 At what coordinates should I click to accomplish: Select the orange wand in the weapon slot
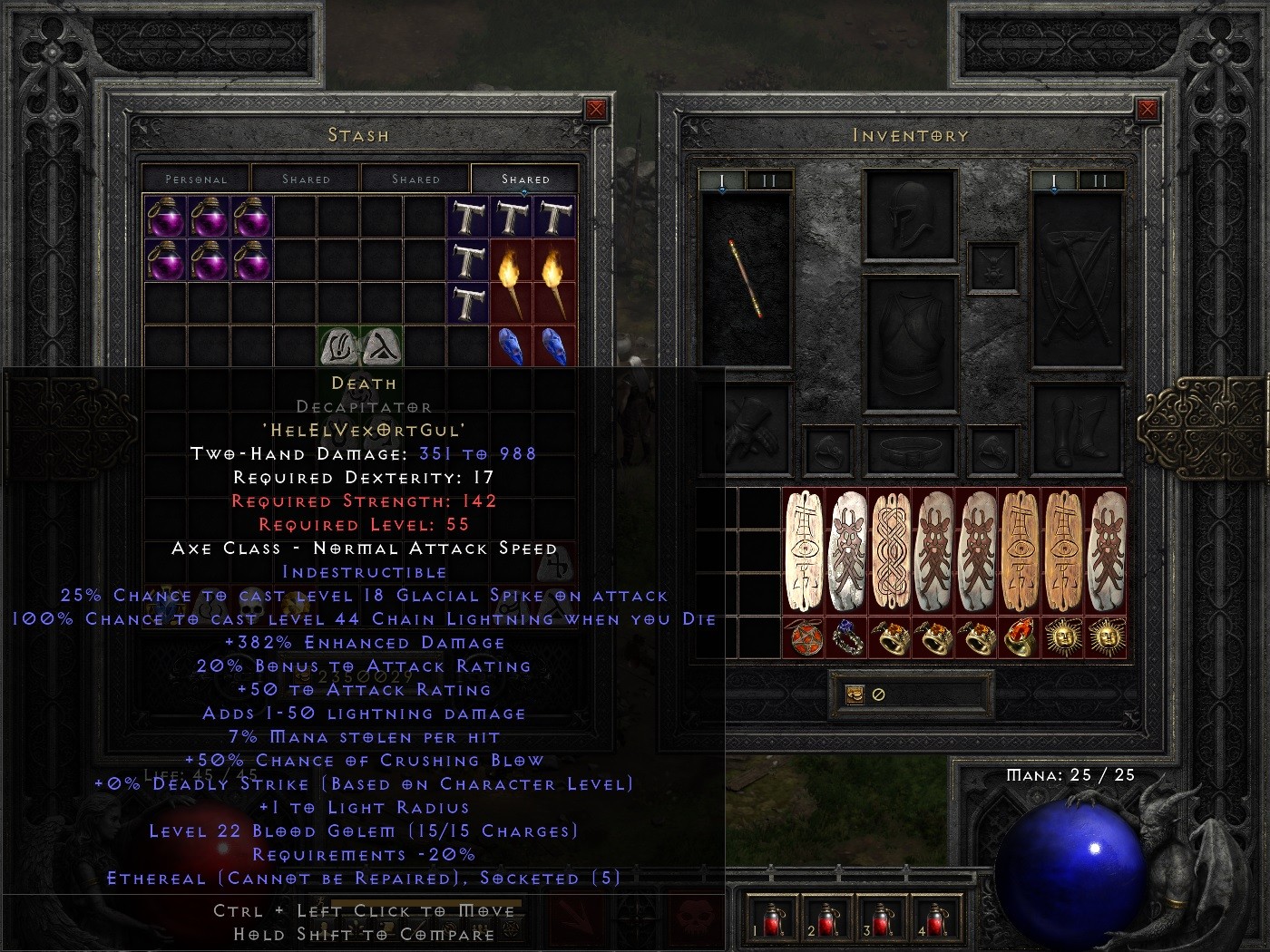pyautogui.click(x=744, y=277)
